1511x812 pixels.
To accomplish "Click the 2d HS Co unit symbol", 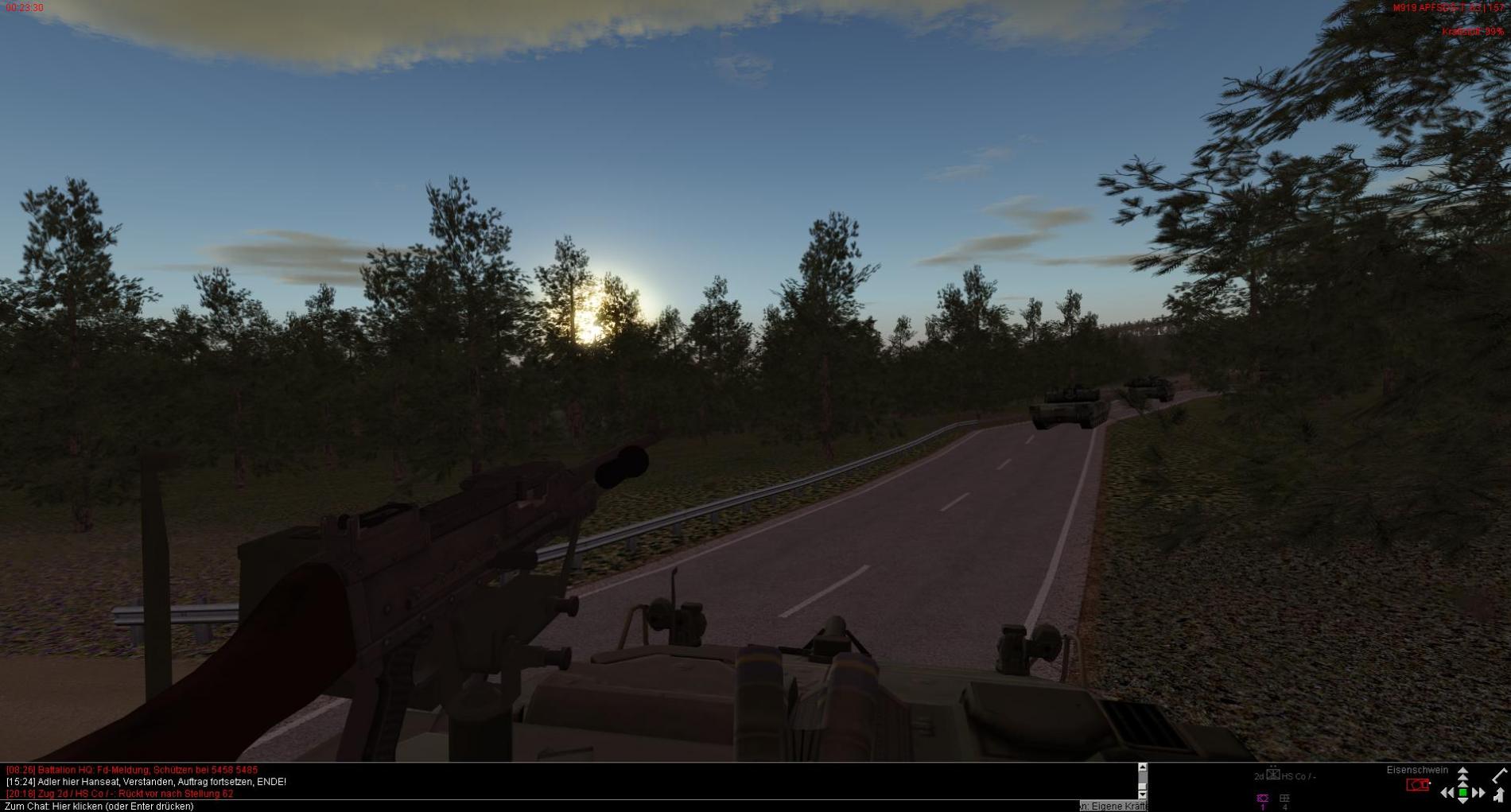I will [x=1272, y=775].
